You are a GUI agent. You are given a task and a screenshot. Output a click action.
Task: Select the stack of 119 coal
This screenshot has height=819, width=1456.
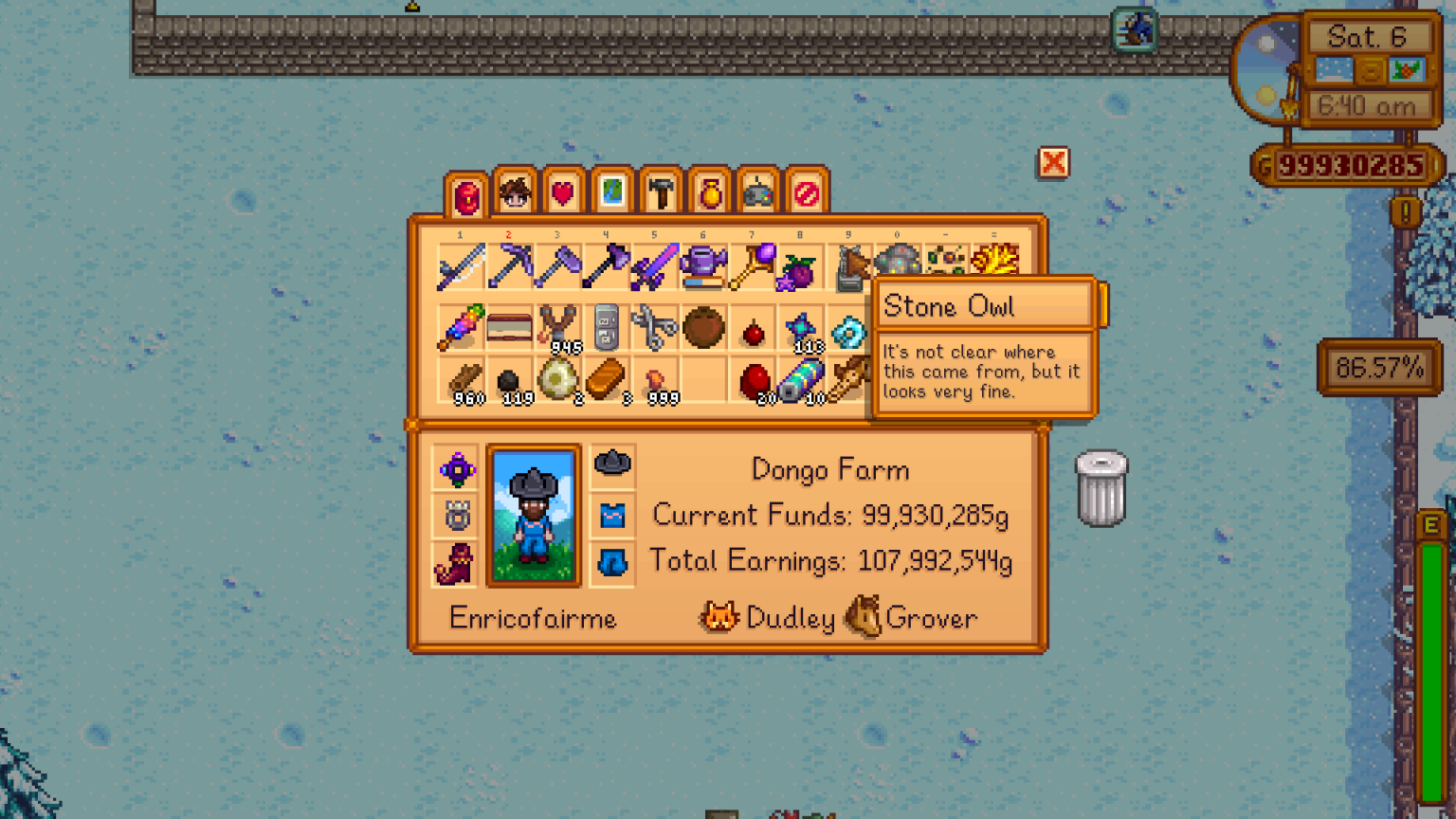pos(510,384)
